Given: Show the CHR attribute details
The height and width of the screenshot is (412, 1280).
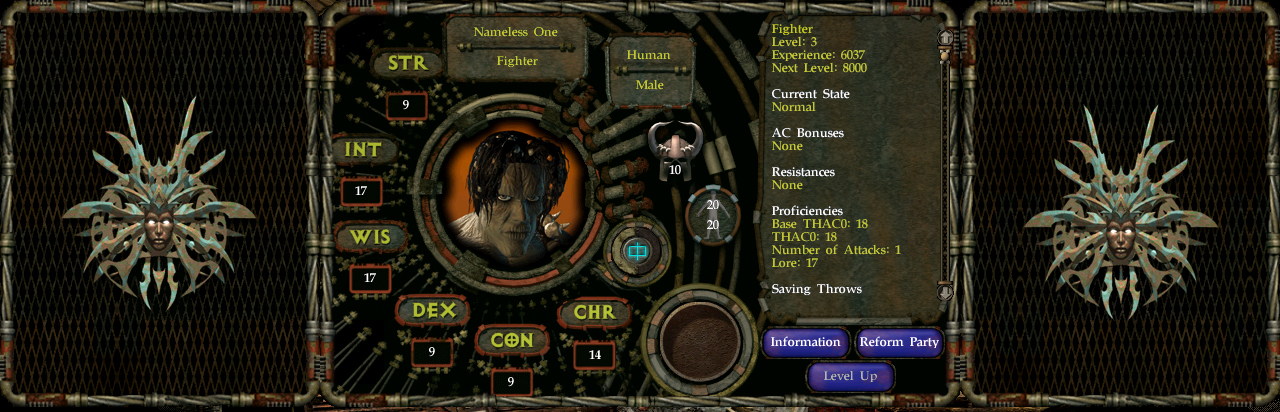Looking at the screenshot, I should point(594,312).
